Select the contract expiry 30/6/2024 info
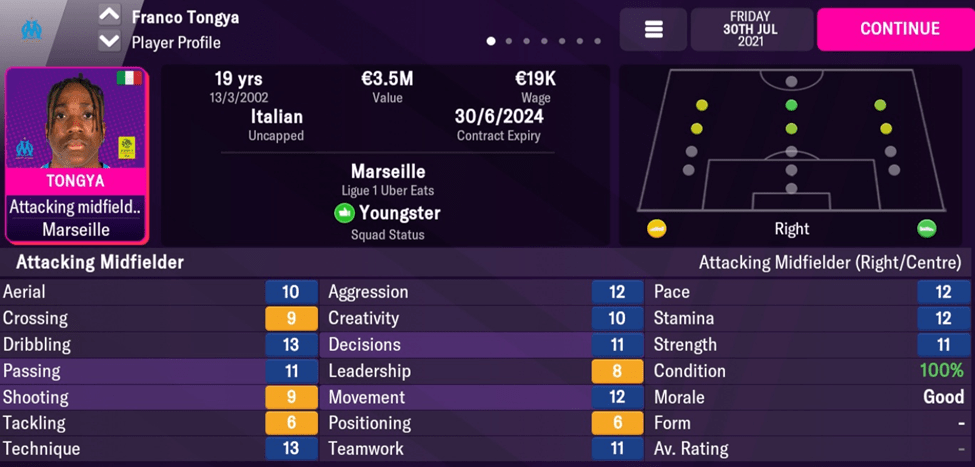975x467 pixels. [x=499, y=124]
